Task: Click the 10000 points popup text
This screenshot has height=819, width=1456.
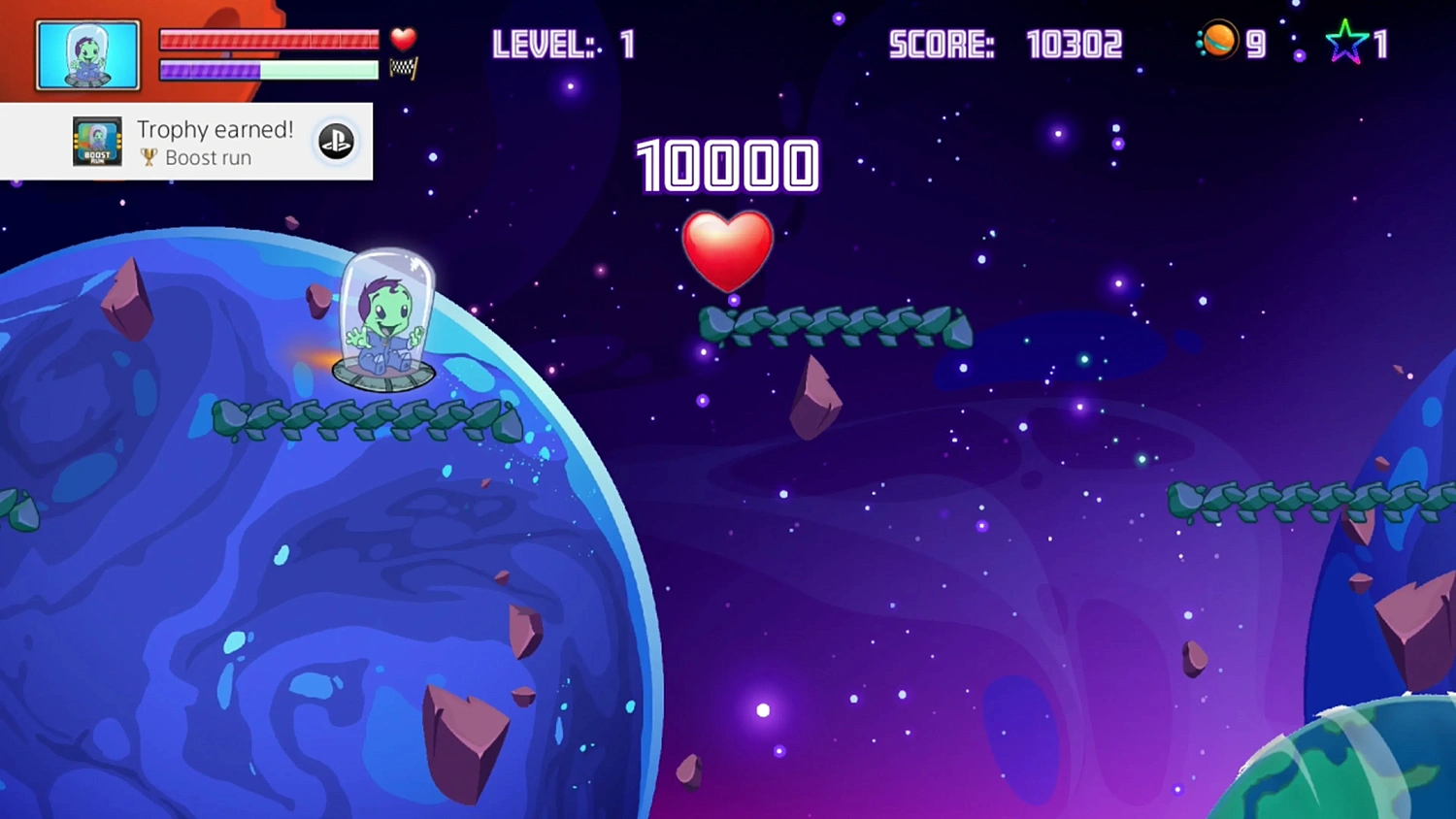Action: click(726, 167)
